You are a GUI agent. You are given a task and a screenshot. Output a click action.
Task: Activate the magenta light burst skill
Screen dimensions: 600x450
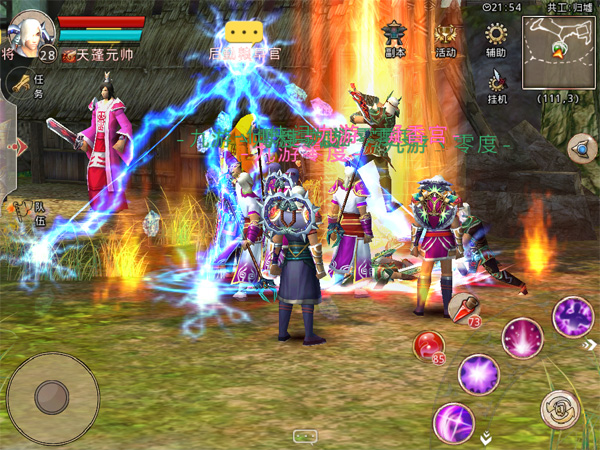point(522,337)
